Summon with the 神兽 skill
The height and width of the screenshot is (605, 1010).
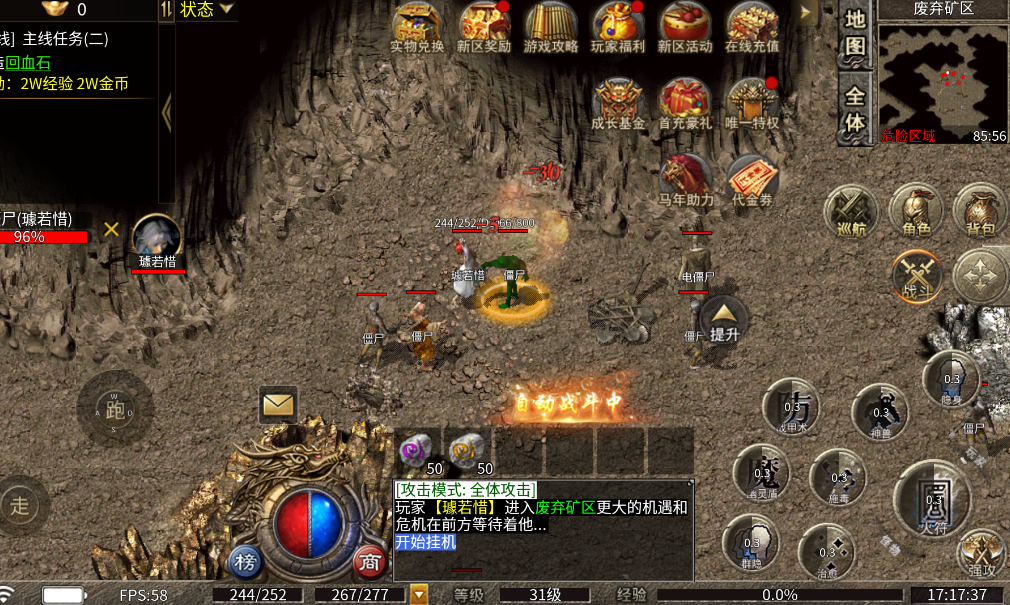(880, 411)
